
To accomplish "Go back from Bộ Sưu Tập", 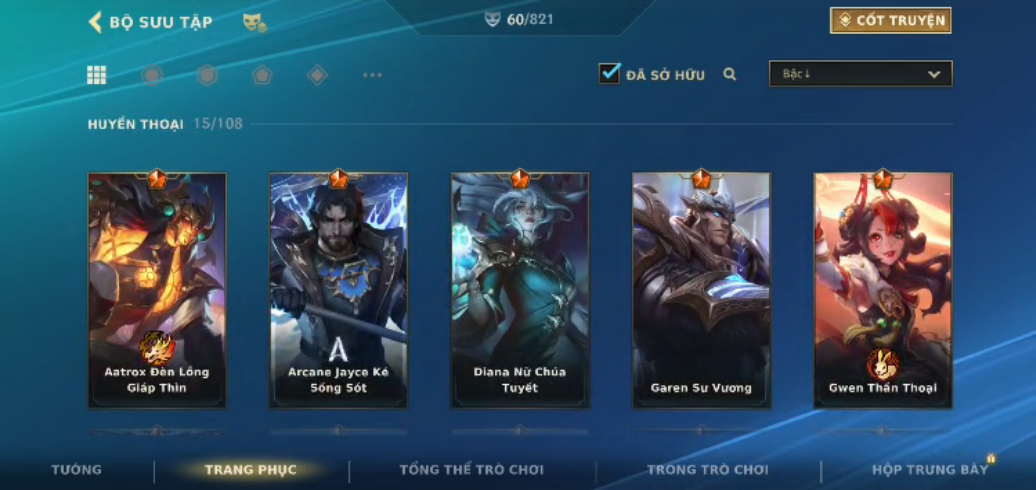I will [96, 22].
